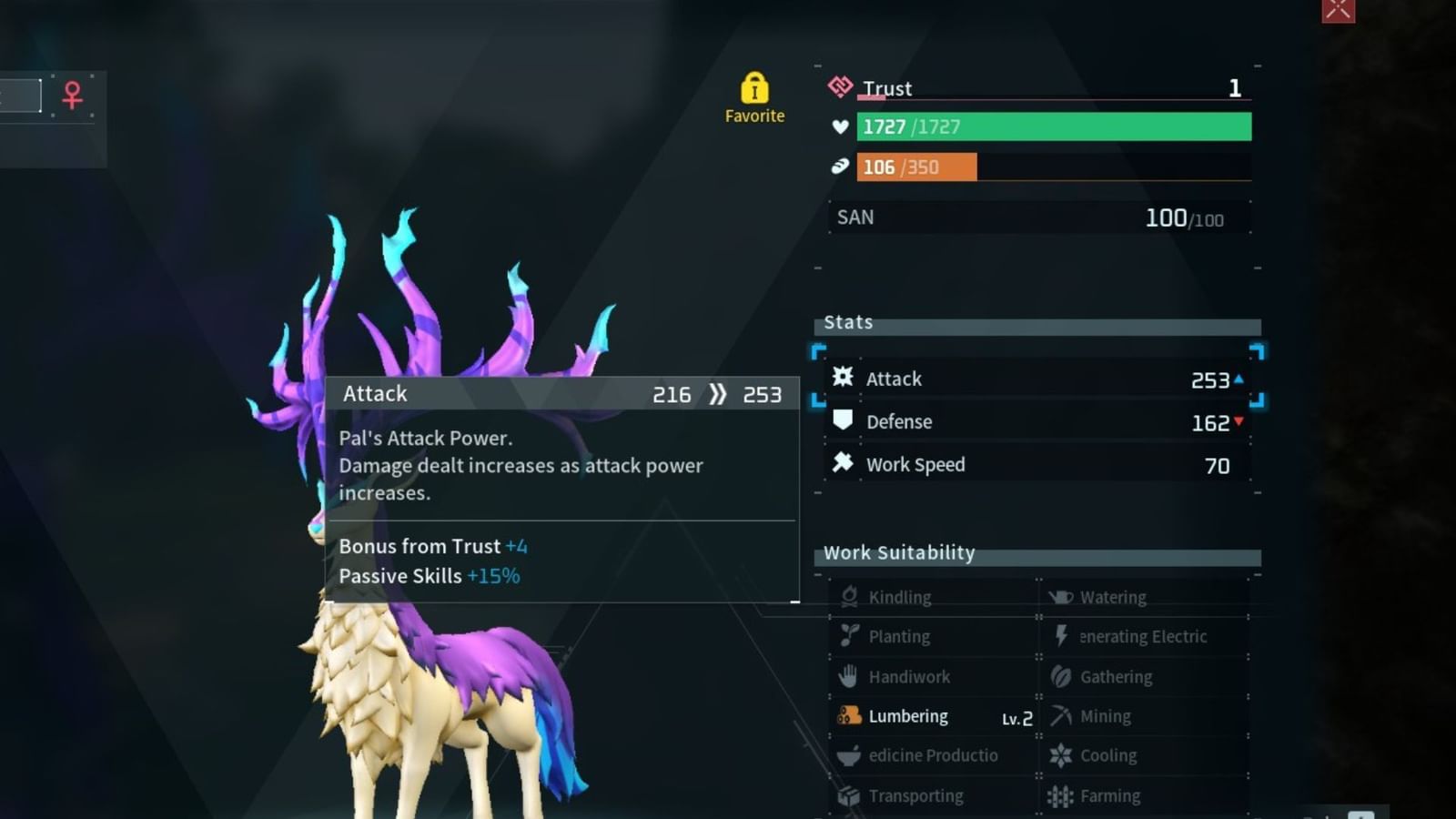Click the Attack increase arrow indicator
The image size is (1456, 819).
(x=1239, y=379)
